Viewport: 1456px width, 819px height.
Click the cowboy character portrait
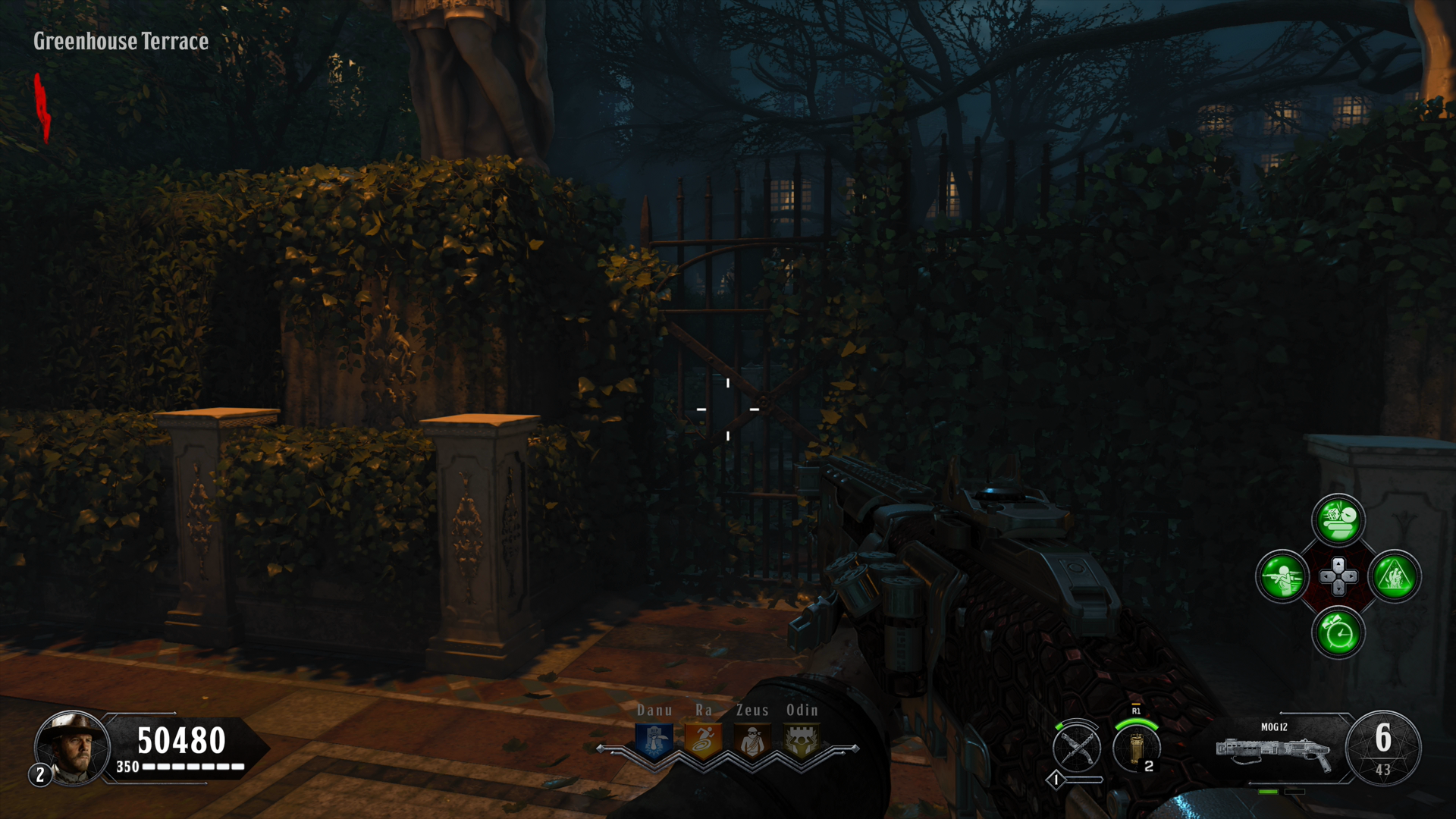73,748
